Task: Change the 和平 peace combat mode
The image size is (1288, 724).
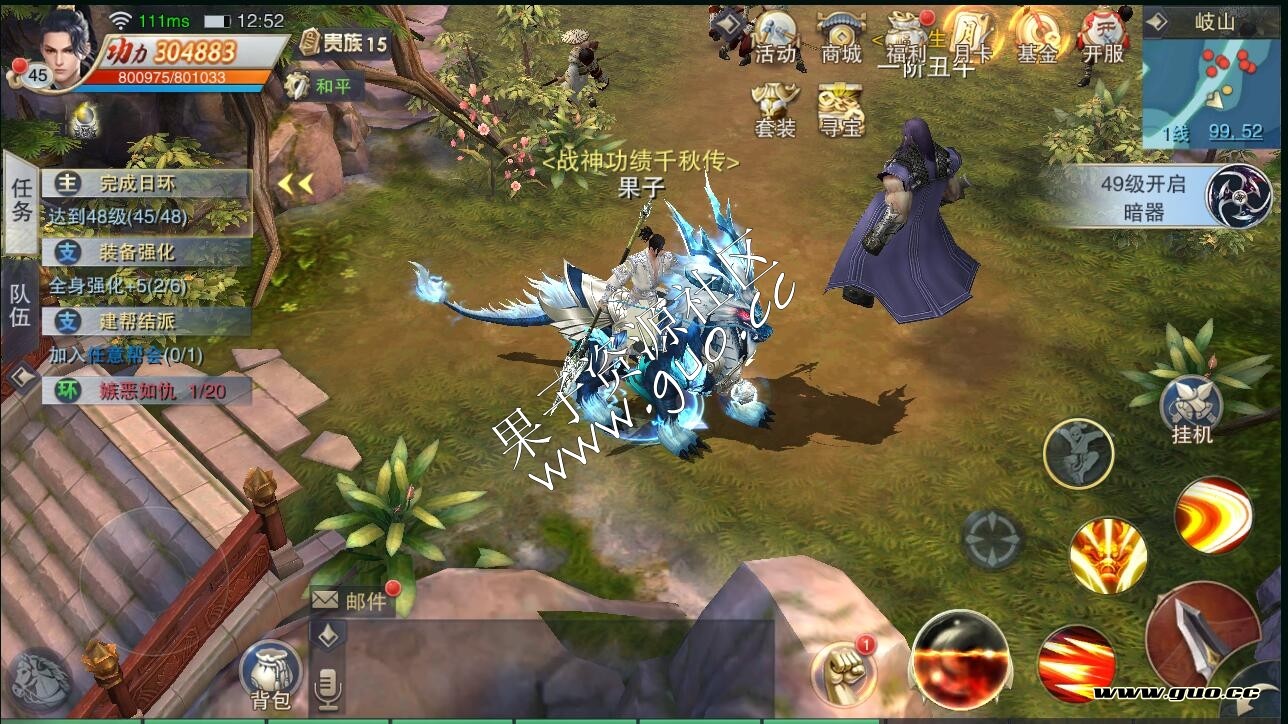Action: click(322, 86)
